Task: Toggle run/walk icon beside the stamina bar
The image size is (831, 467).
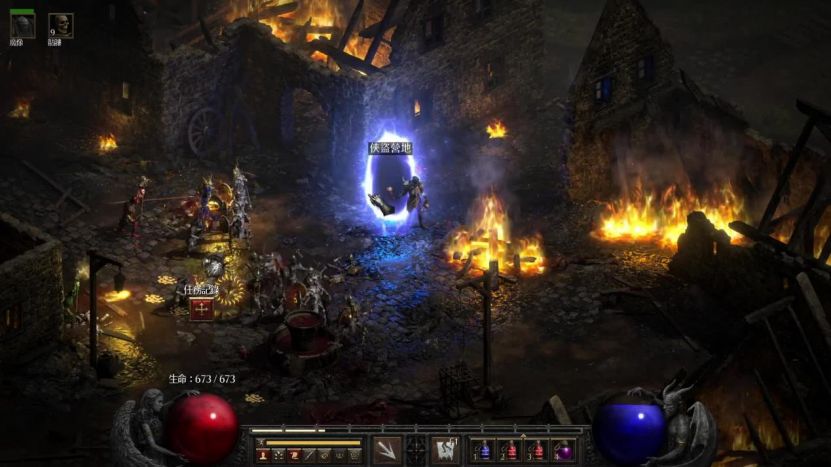Action: (x=259, y=442)
